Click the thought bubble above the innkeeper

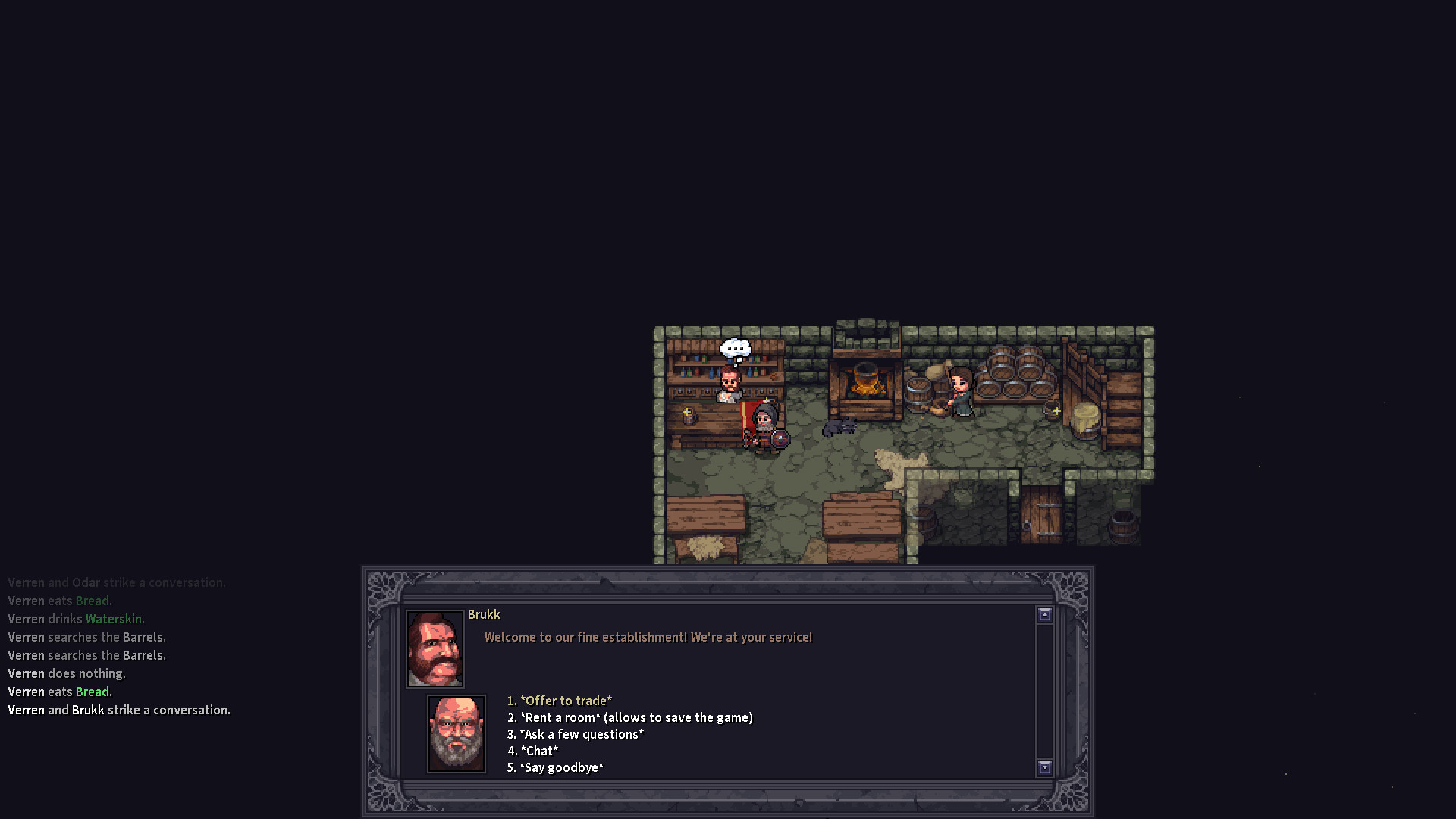click(x=735, y=348)
